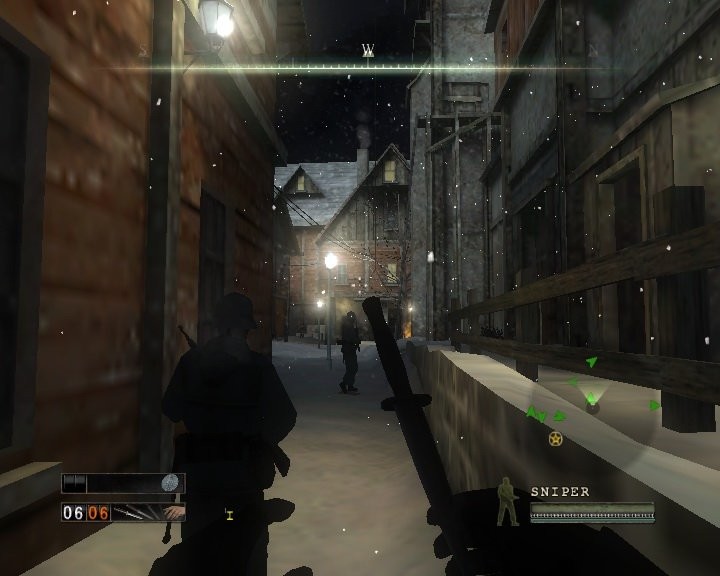This screenshot has width=720, height=576.
Task: Click the W heading on compass
Action: point(368,51)
